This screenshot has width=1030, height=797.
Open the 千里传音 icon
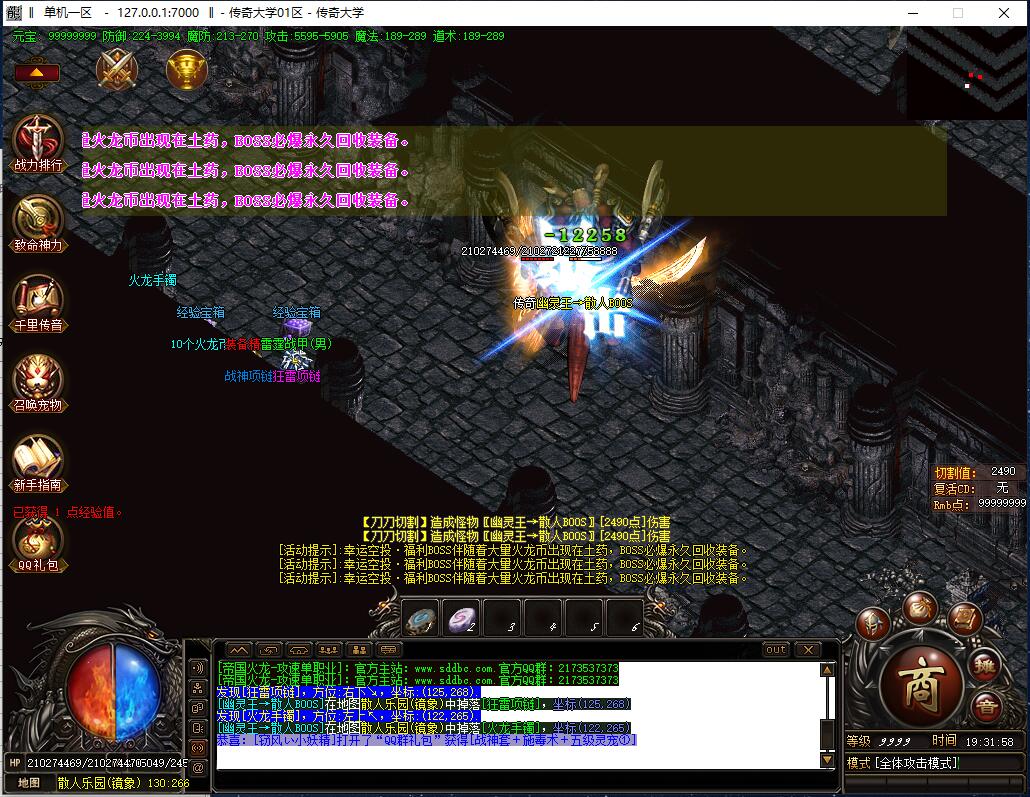[37, 298]
